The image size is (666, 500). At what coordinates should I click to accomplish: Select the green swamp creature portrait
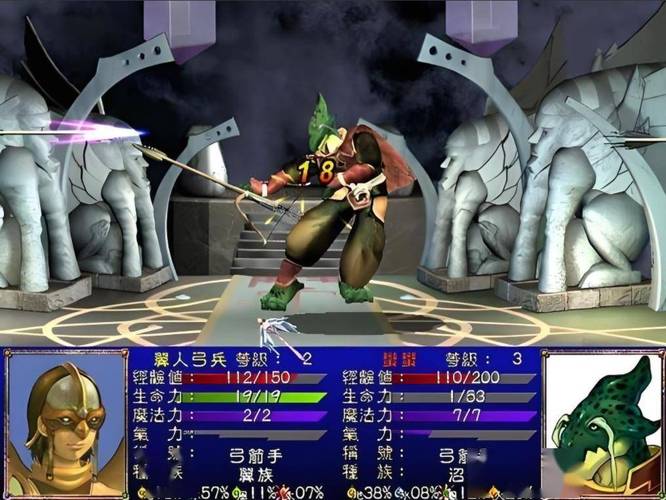point(602,425)
